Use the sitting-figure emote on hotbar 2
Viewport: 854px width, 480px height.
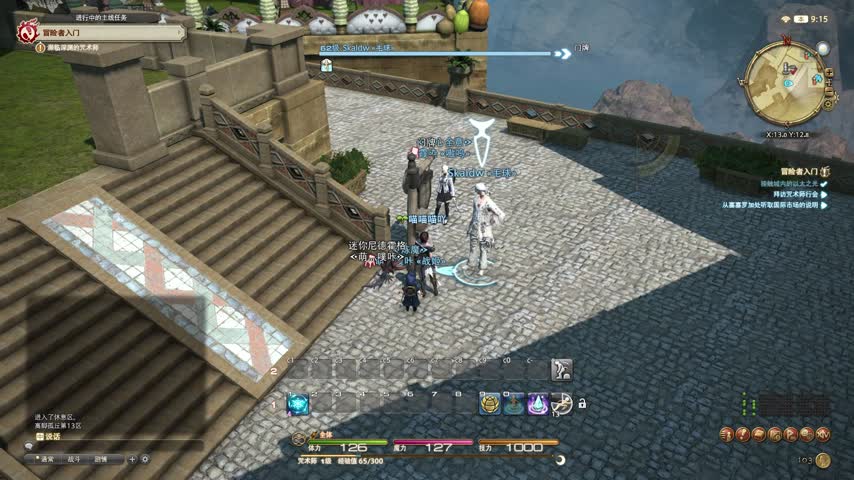coord(562,369)
